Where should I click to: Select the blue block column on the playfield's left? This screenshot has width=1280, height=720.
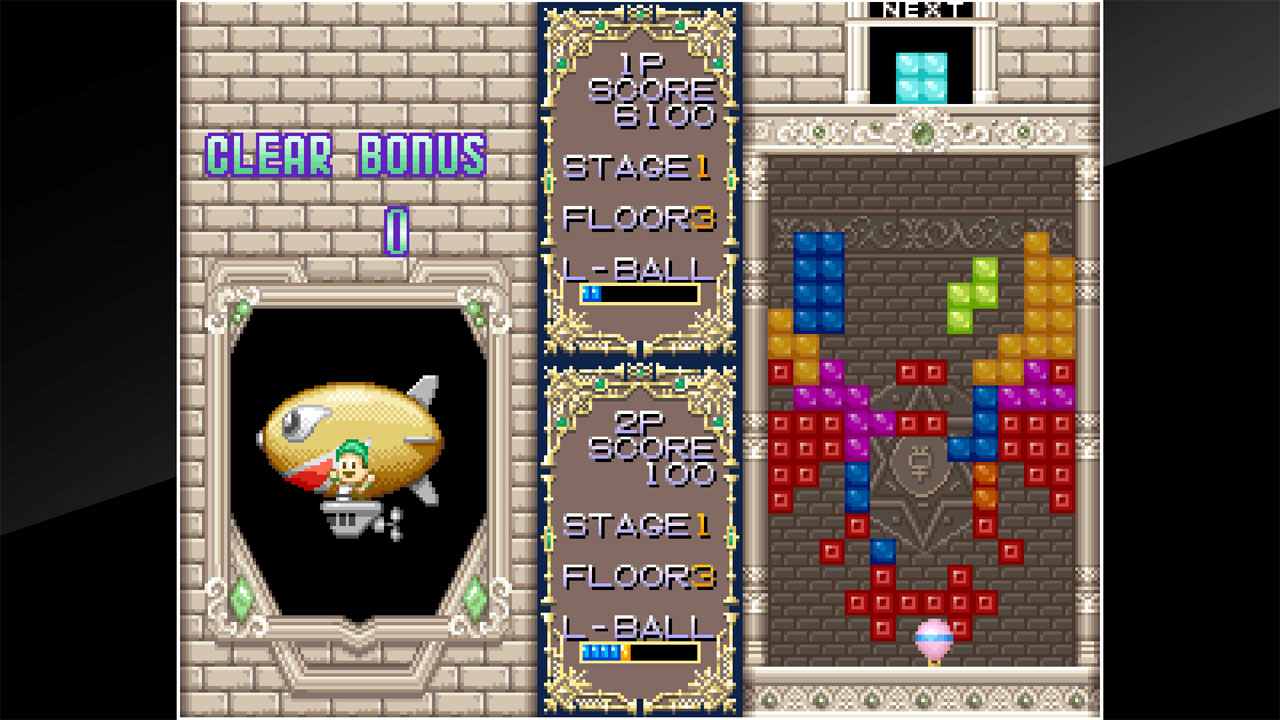tap(820, 280)
